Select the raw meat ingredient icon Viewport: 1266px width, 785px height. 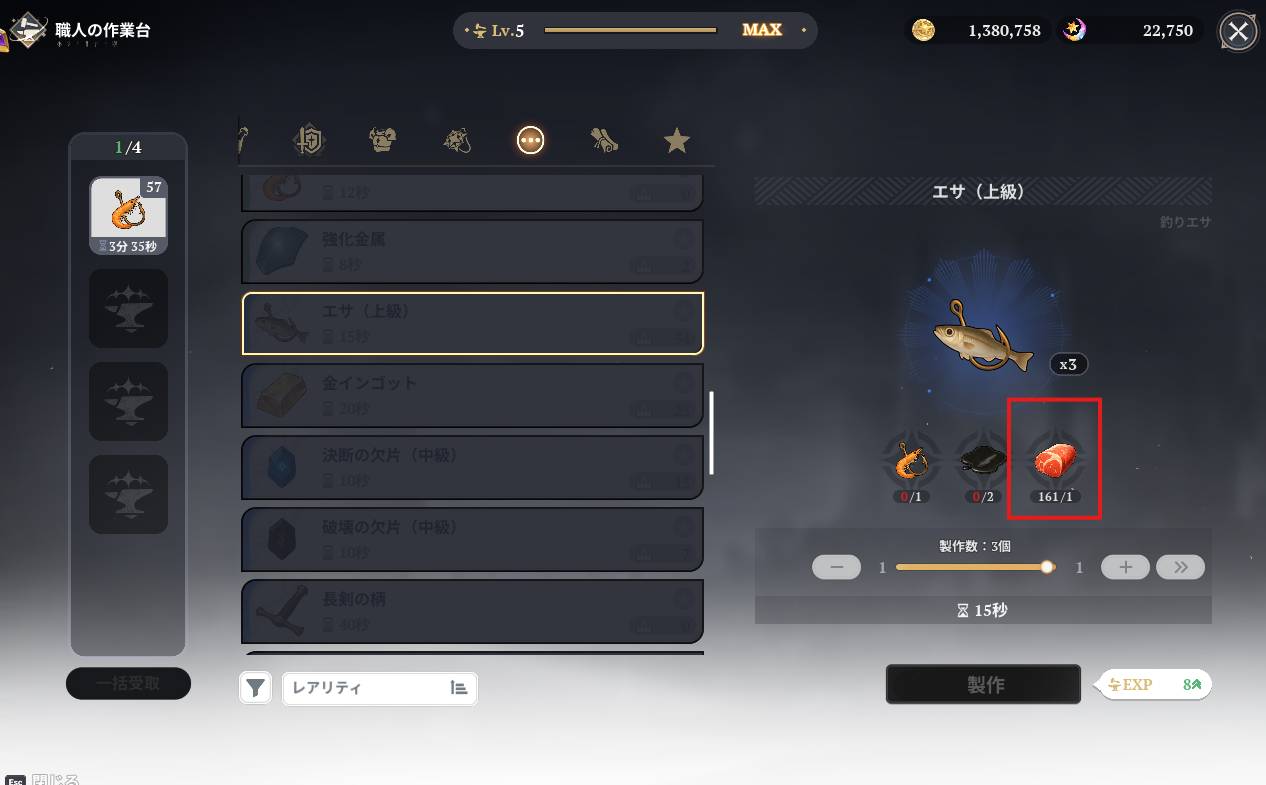pos(1054,461)
